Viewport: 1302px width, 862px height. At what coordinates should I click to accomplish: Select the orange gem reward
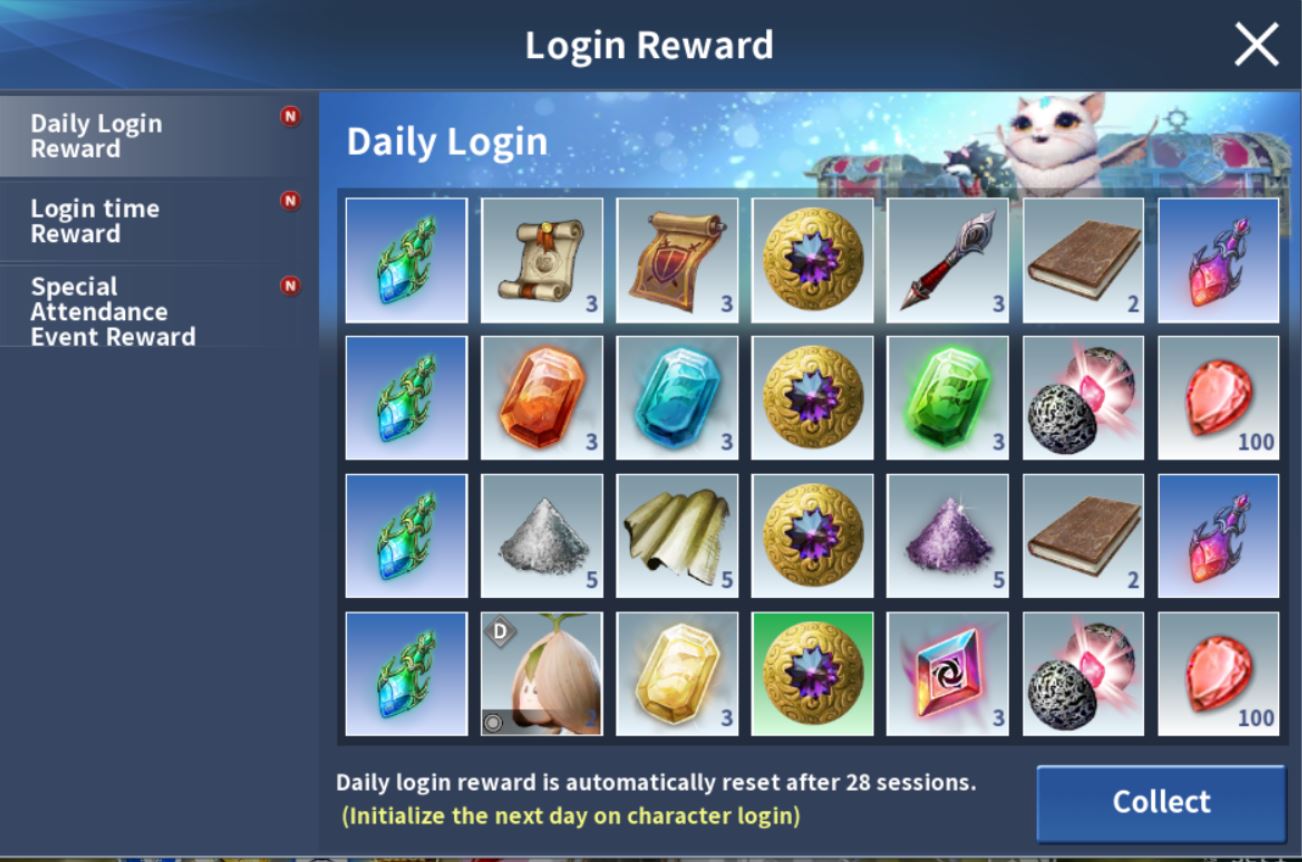coord(540,395)
